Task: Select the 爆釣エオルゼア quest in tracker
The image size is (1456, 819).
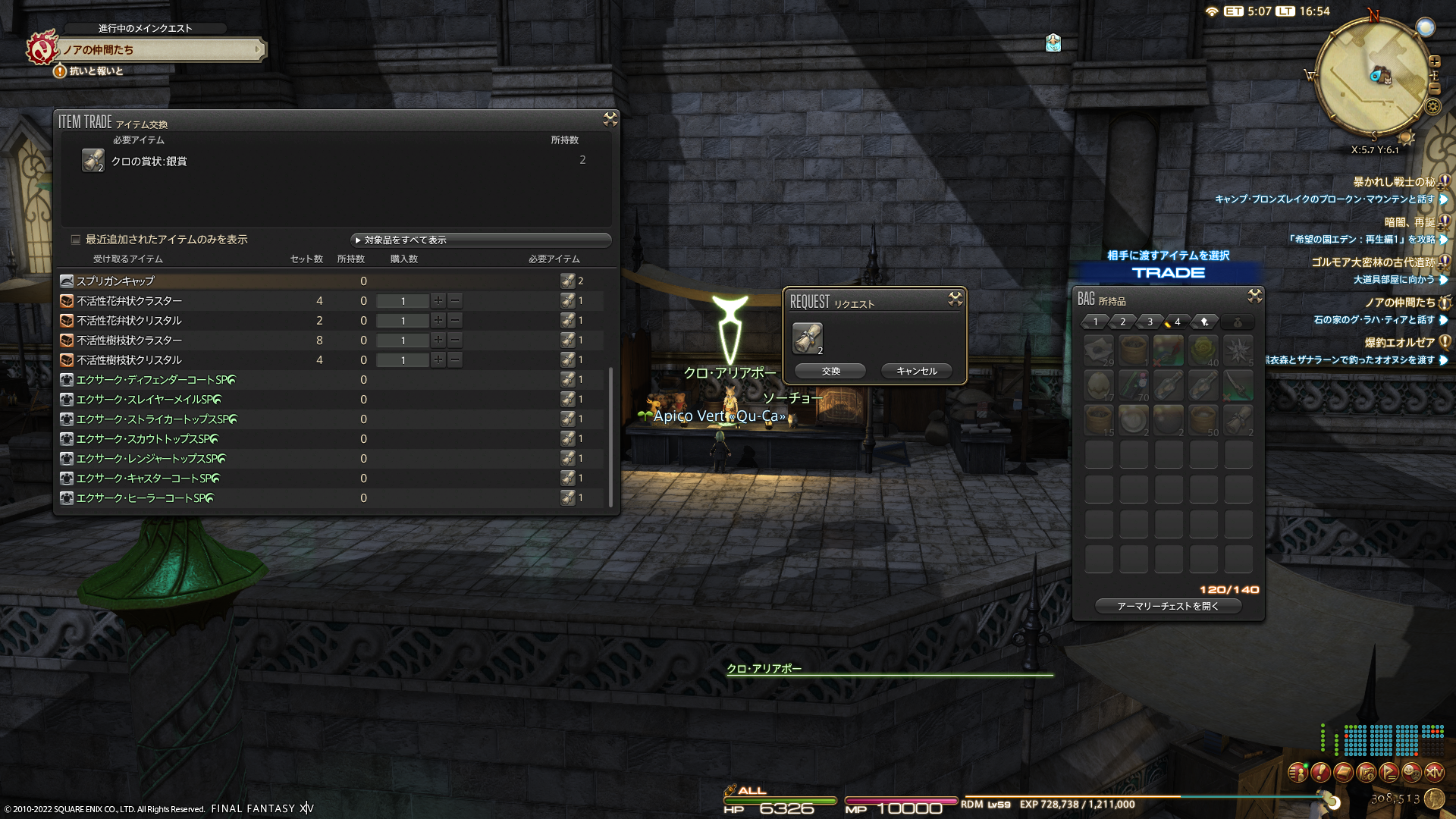Action: coord(1399,342)
